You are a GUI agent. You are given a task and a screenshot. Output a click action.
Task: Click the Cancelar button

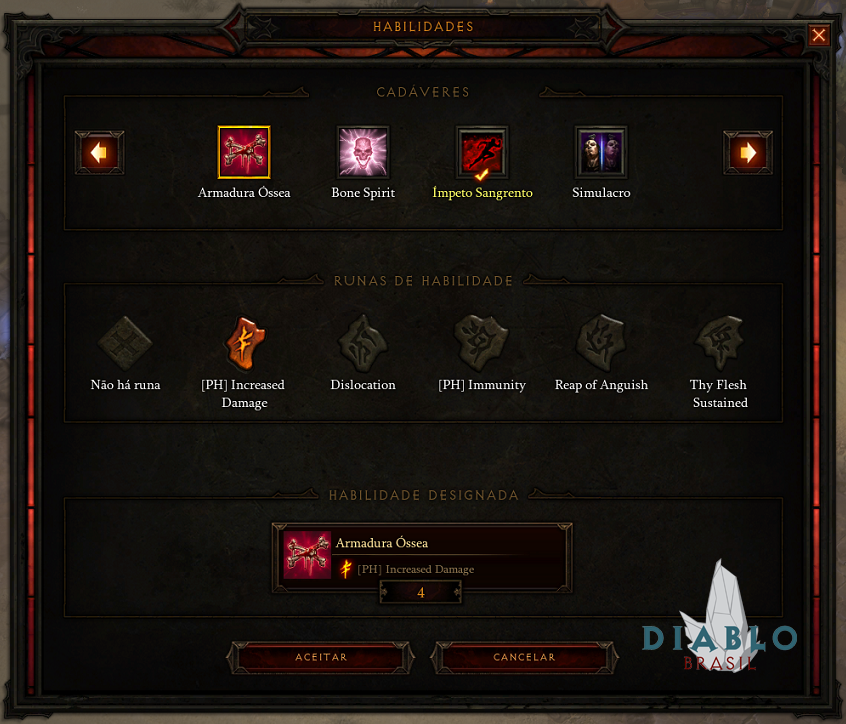tap(524, 657)
